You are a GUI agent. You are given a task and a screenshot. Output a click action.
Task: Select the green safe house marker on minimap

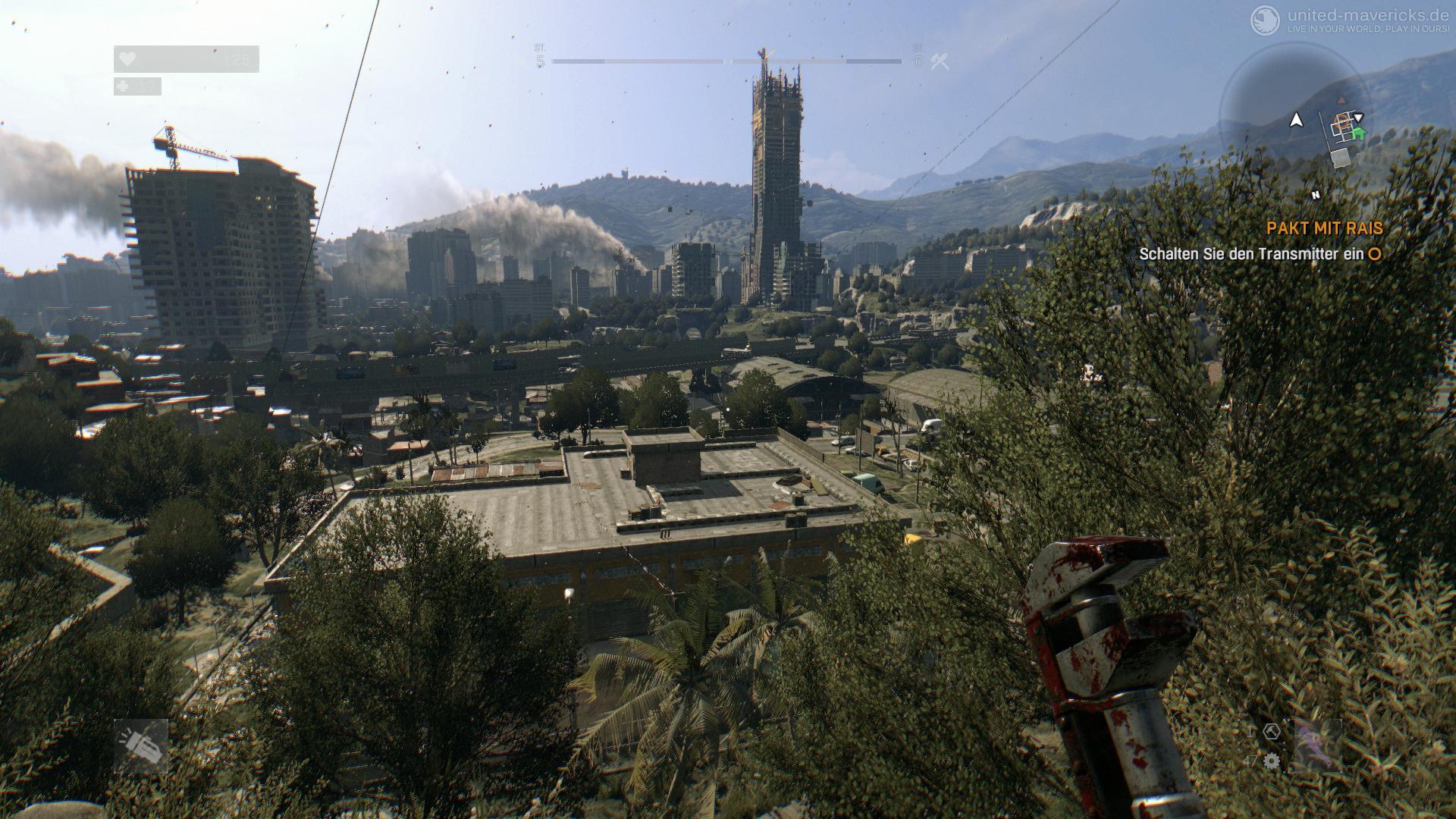coord(1357,134)
